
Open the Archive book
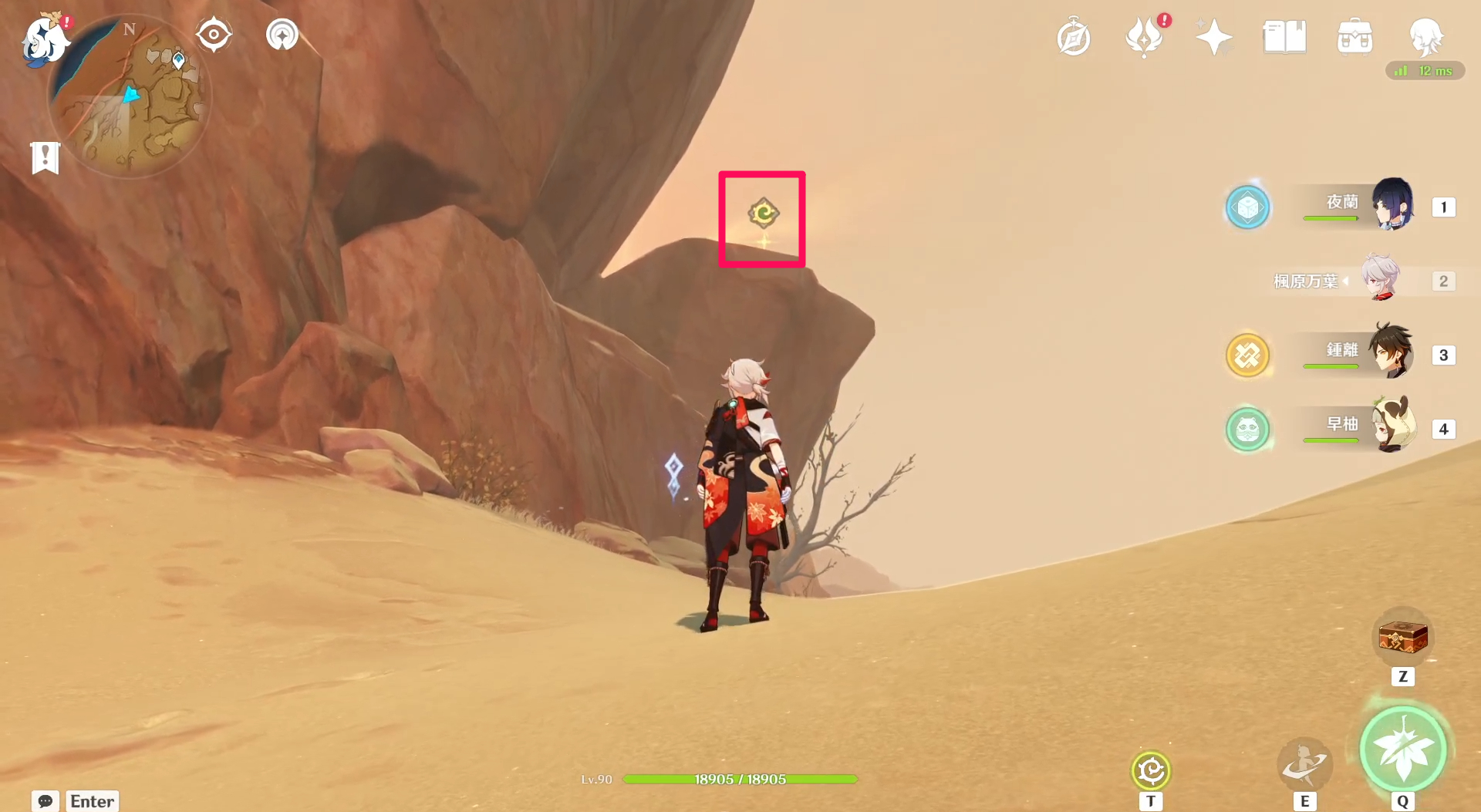(x=1284, y=36)
